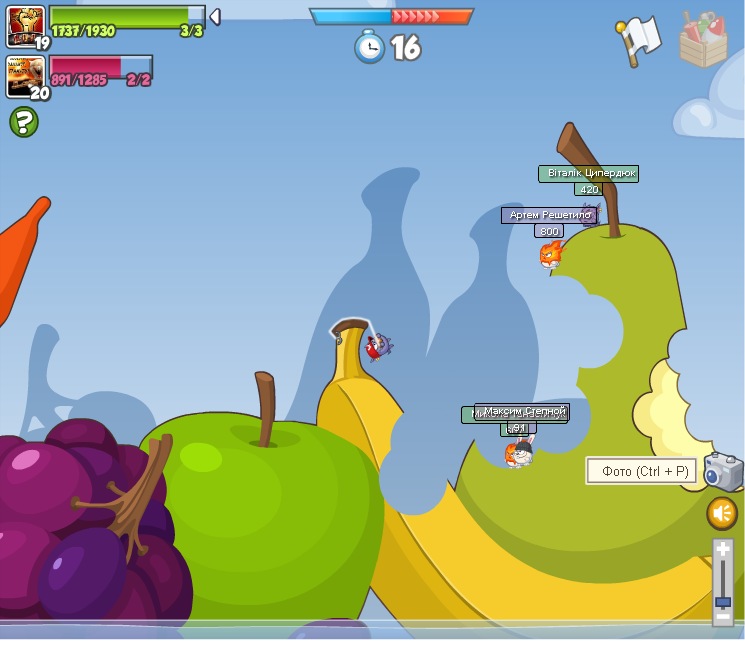Toggle sound with the orange speaker button

click(x=722, y=514)
